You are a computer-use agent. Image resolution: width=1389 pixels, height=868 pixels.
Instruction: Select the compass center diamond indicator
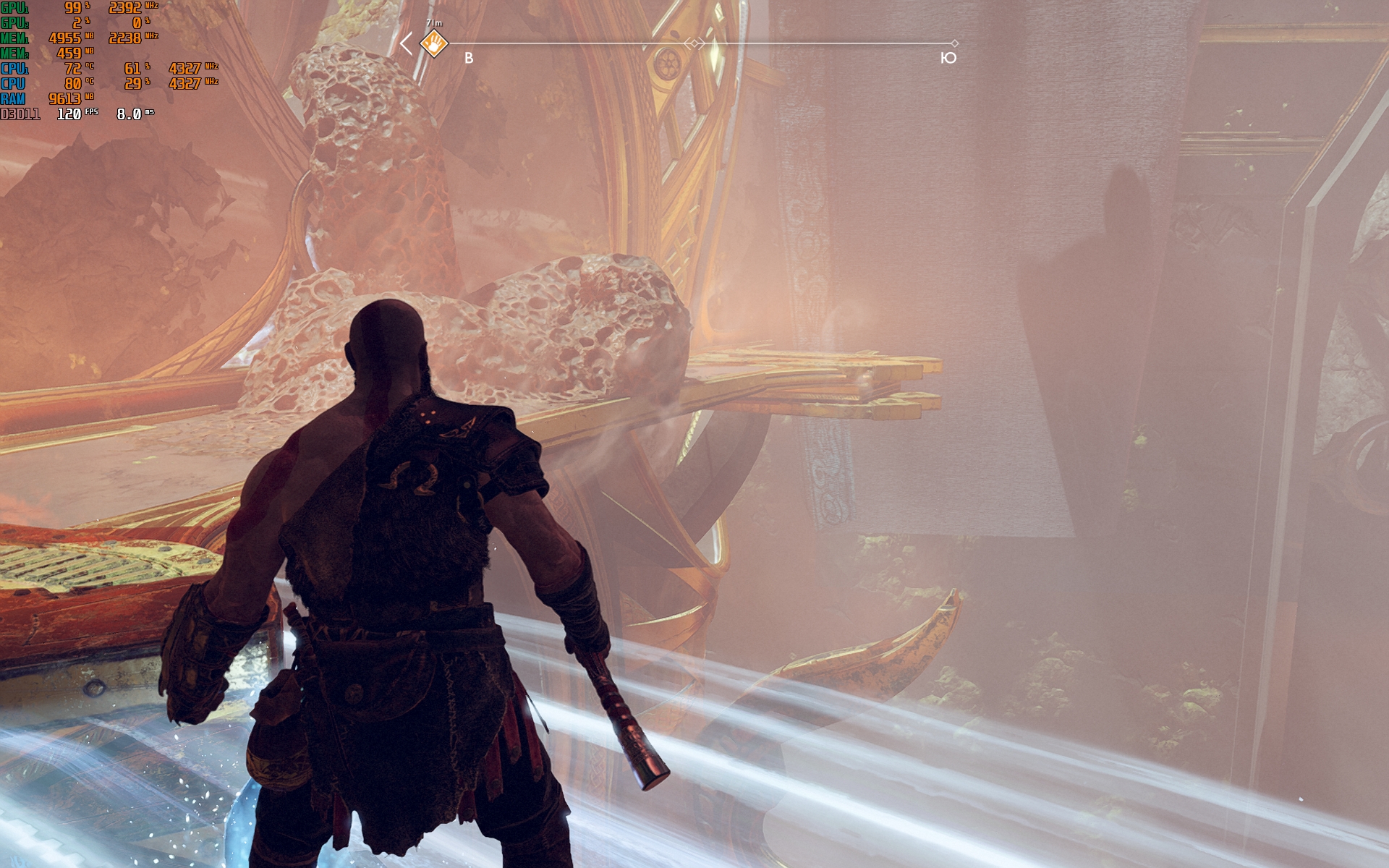pos(694,43)
